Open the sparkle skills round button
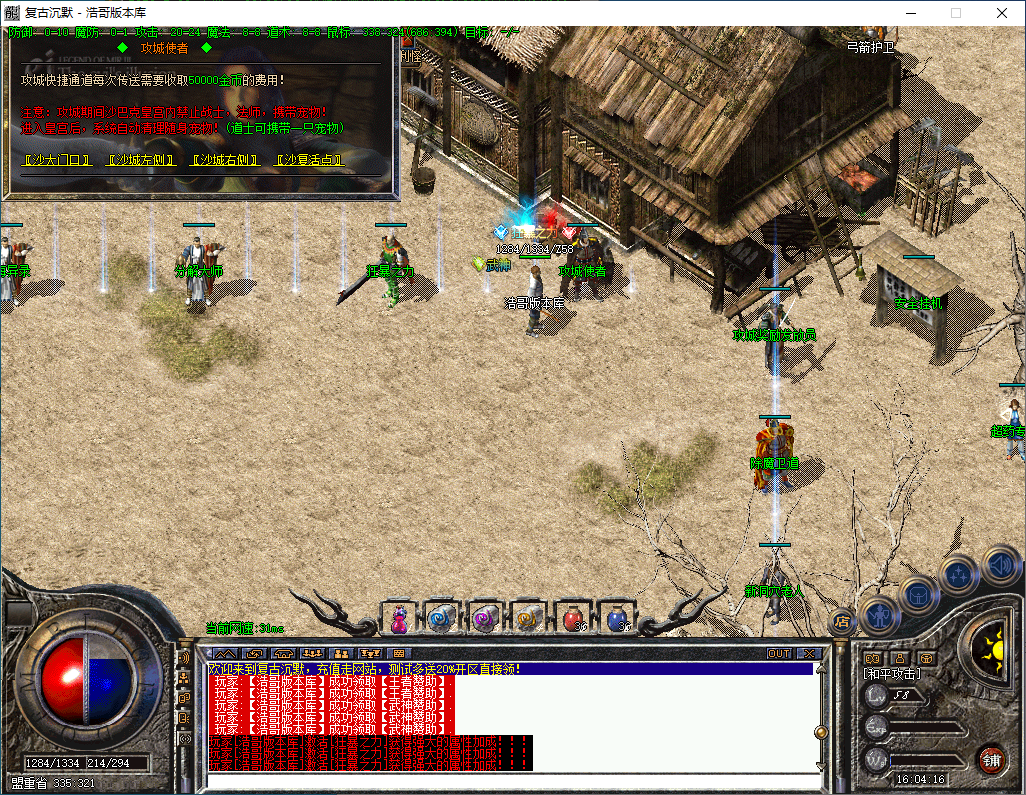1026x795 pixels. [959, 575]
